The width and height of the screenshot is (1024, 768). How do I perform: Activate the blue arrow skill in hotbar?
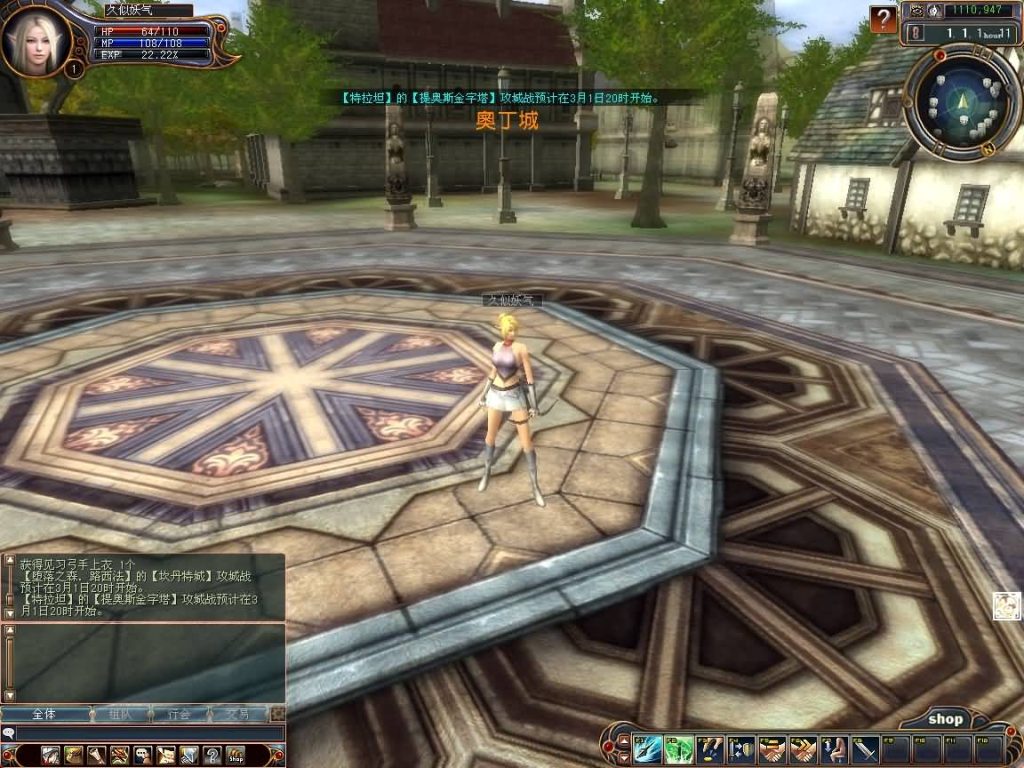647,749
